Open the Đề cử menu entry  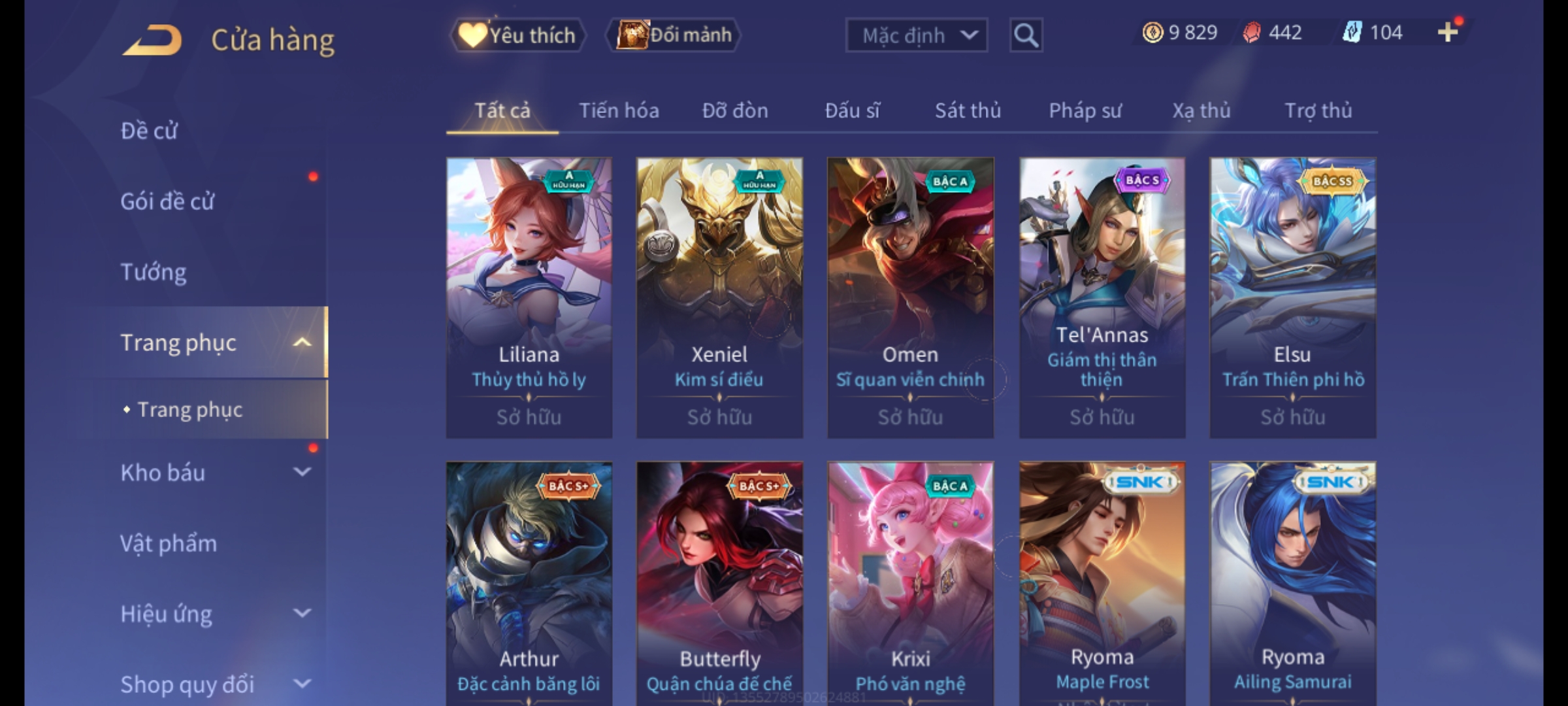point(149,131)
